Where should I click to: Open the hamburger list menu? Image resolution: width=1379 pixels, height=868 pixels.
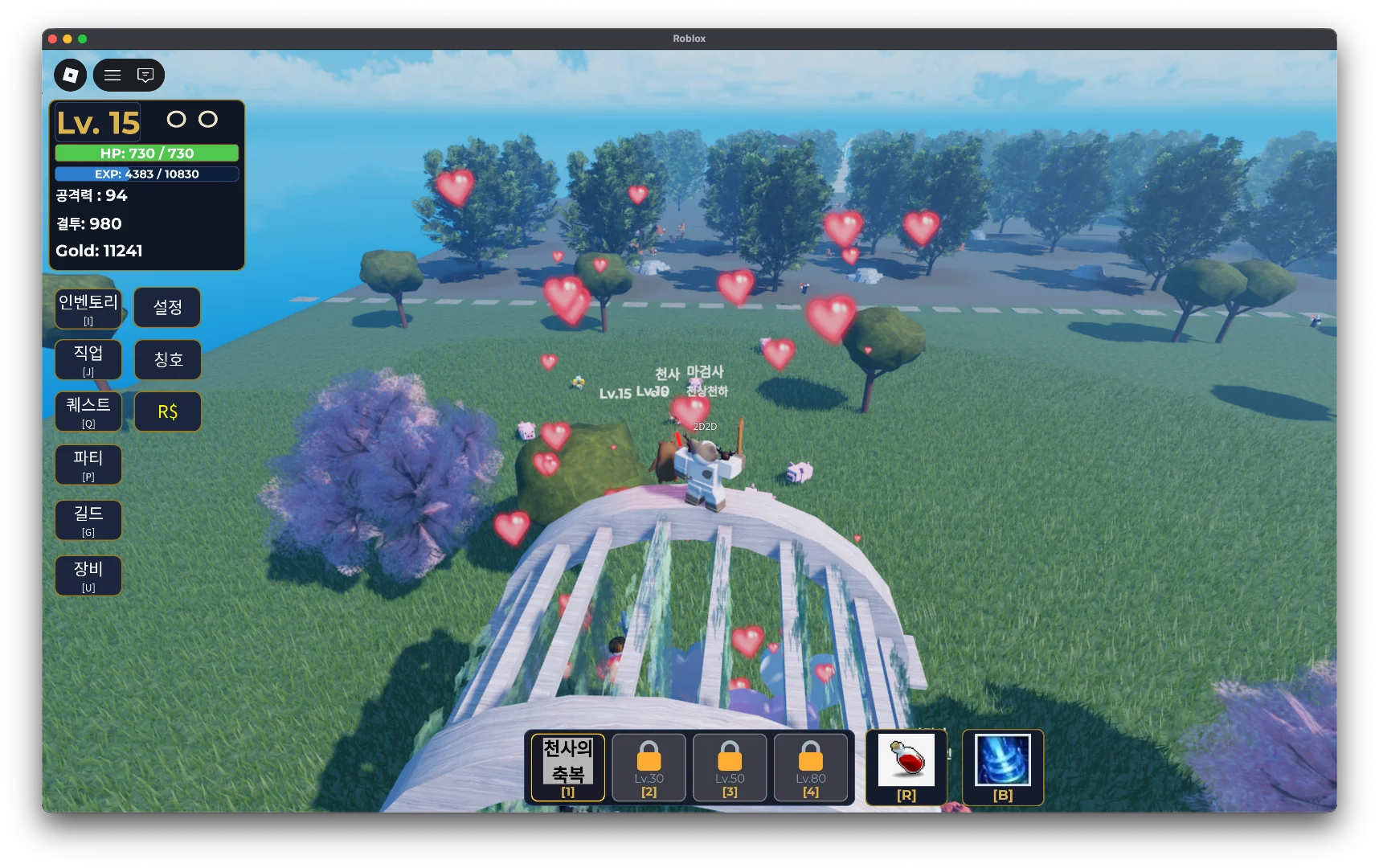pyautogui.click(x=113, y=75)
